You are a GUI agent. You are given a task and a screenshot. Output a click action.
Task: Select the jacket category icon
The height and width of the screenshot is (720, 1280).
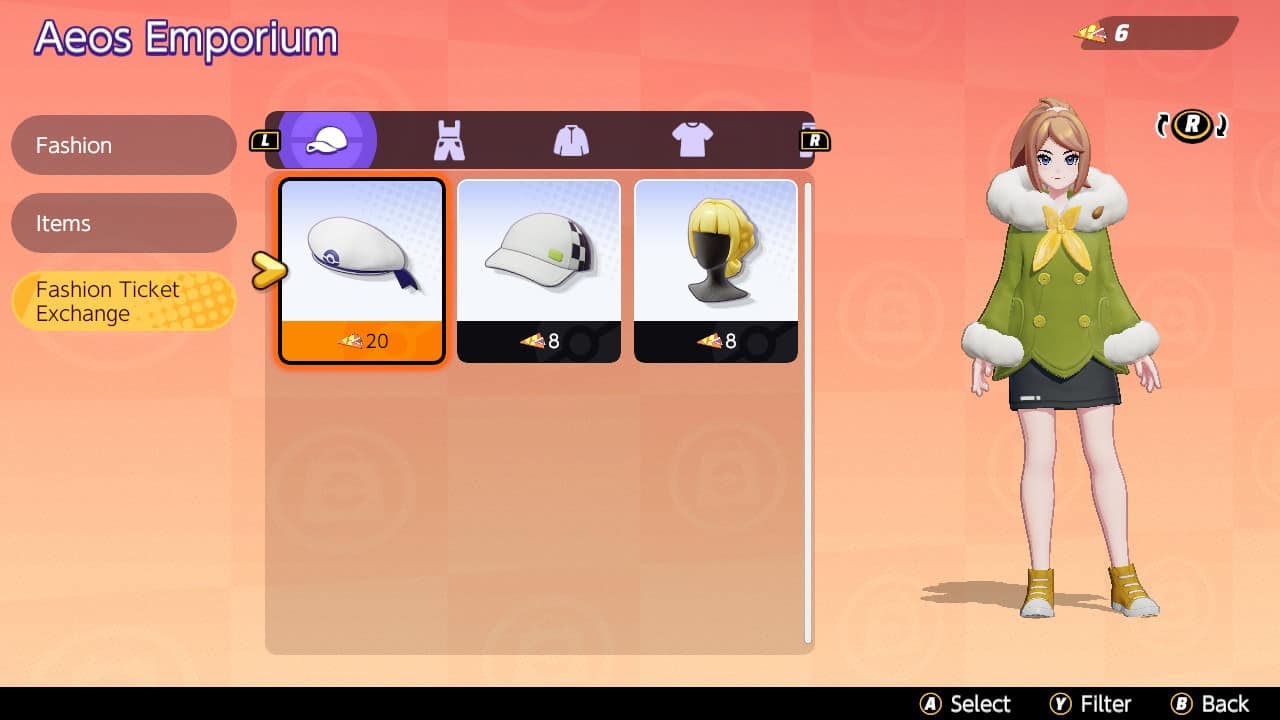(x=570, y=139)
